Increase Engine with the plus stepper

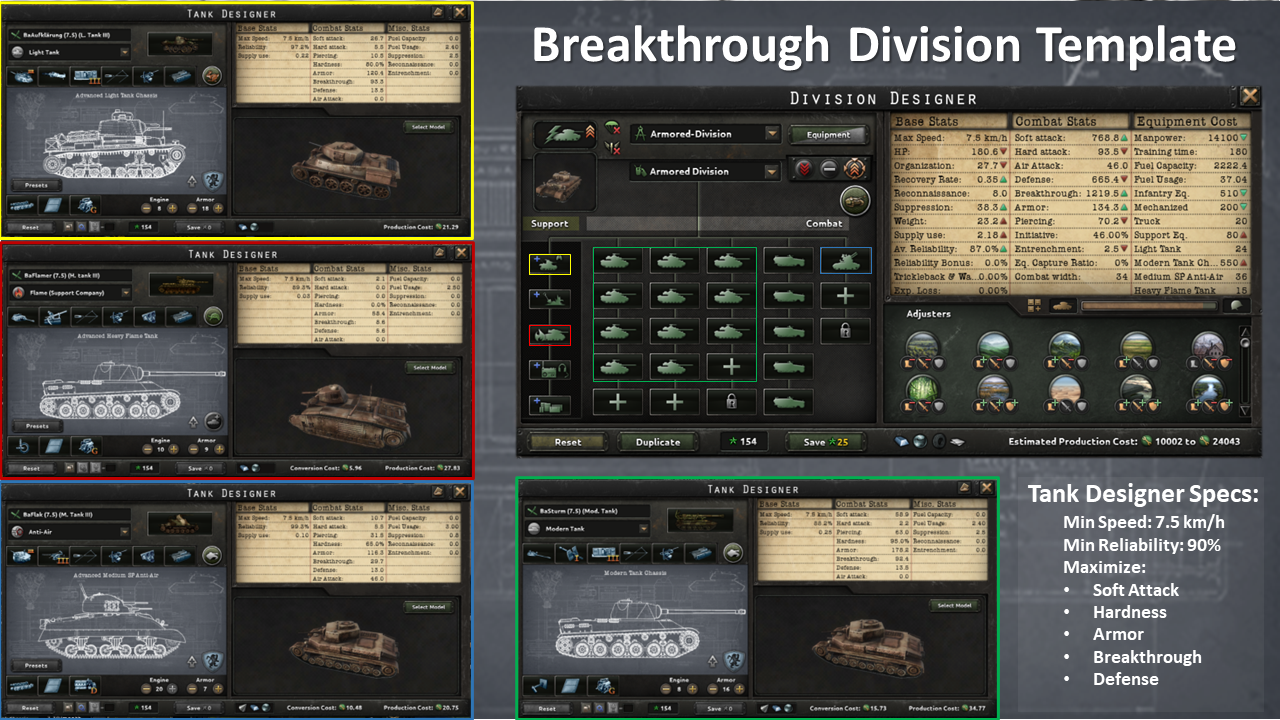(172, 208)
